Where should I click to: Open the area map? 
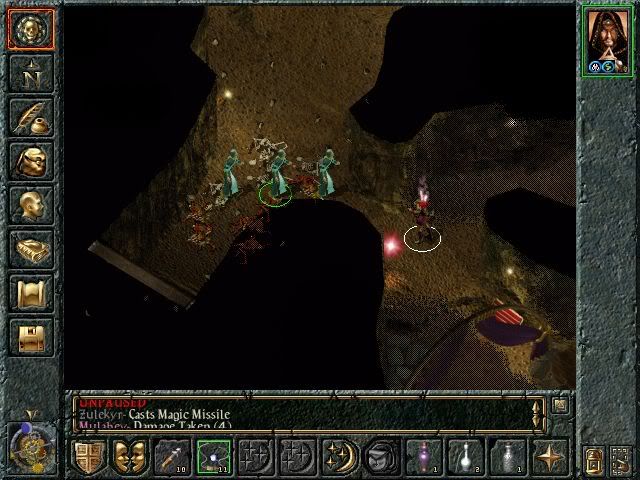click(x=29, y=74)
